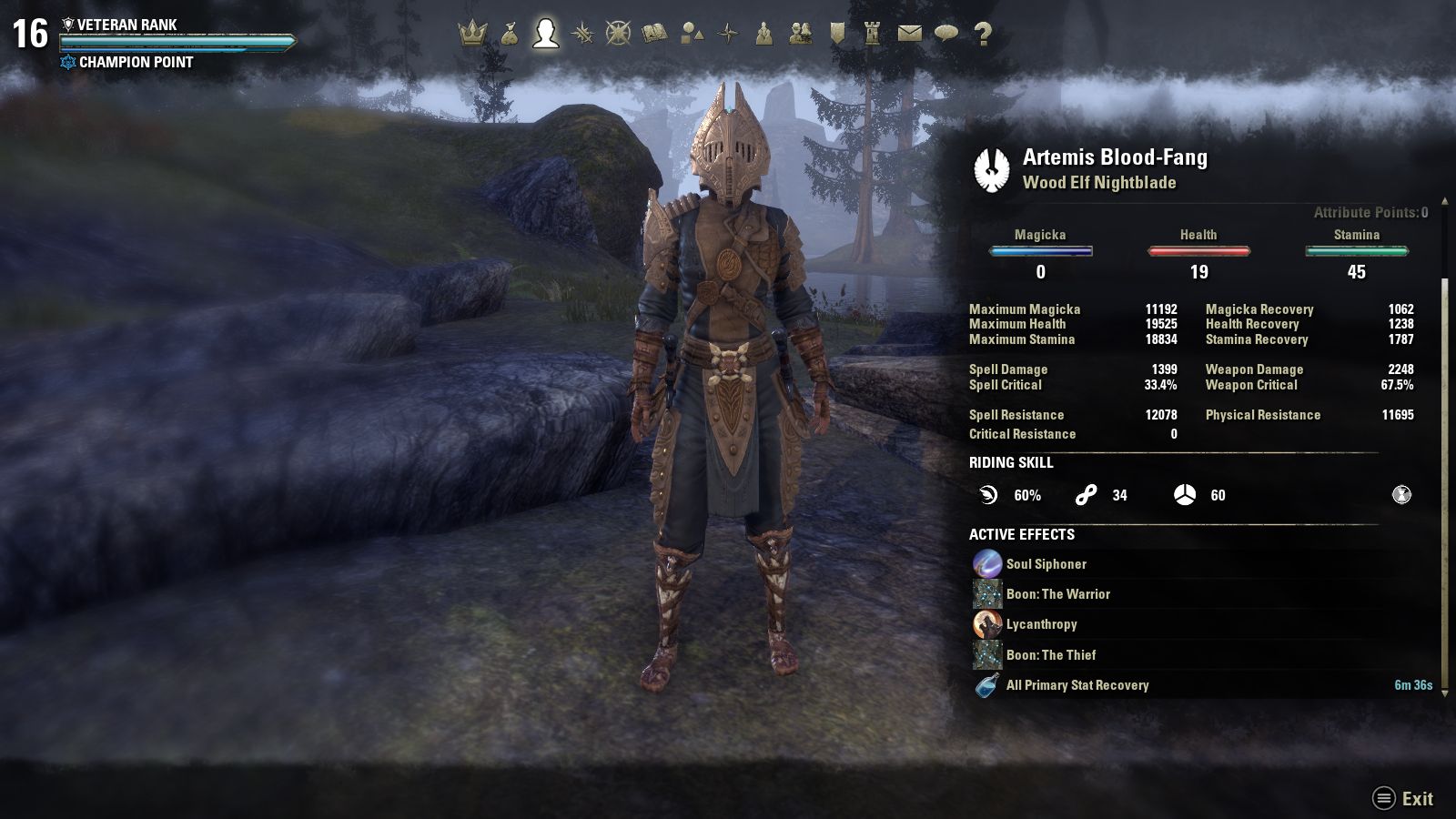Screen dimensions: 1456x819
Task: Open the Contacts two-people icon
Action: click(x=801, y=35)
